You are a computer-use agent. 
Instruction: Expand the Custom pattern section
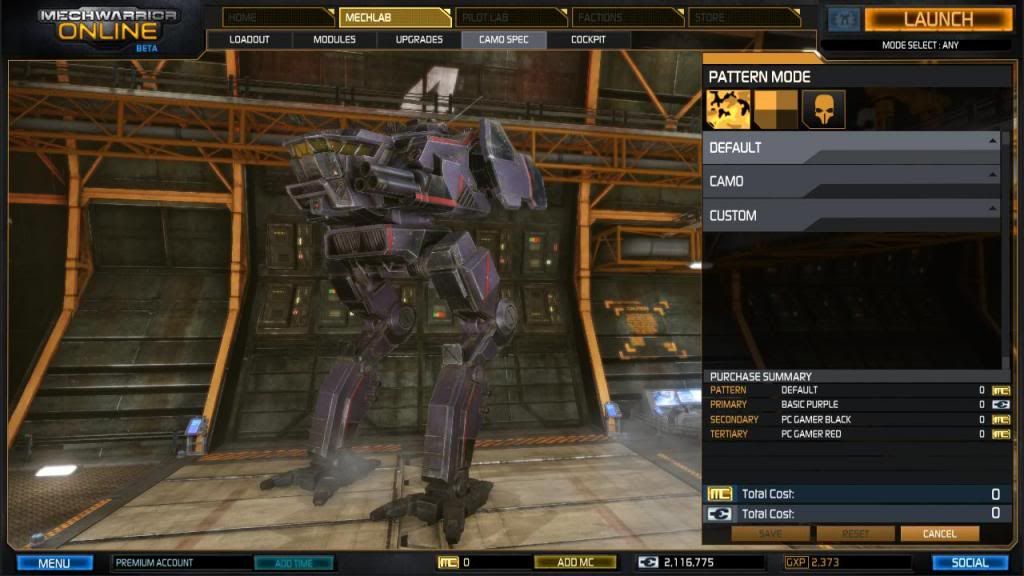[x=850, y=215]
